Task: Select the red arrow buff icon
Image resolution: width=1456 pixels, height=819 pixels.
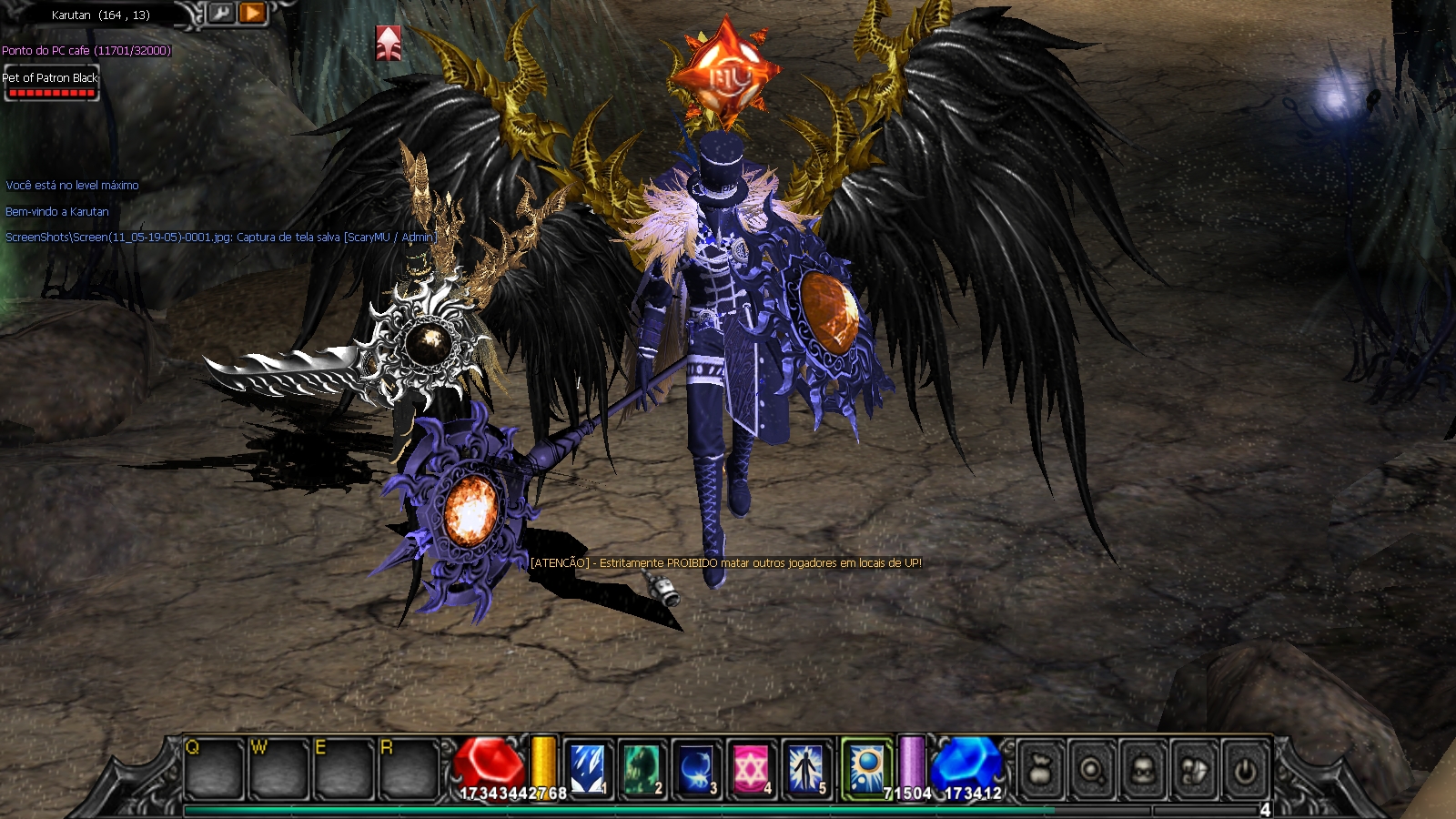Action: 389,43
